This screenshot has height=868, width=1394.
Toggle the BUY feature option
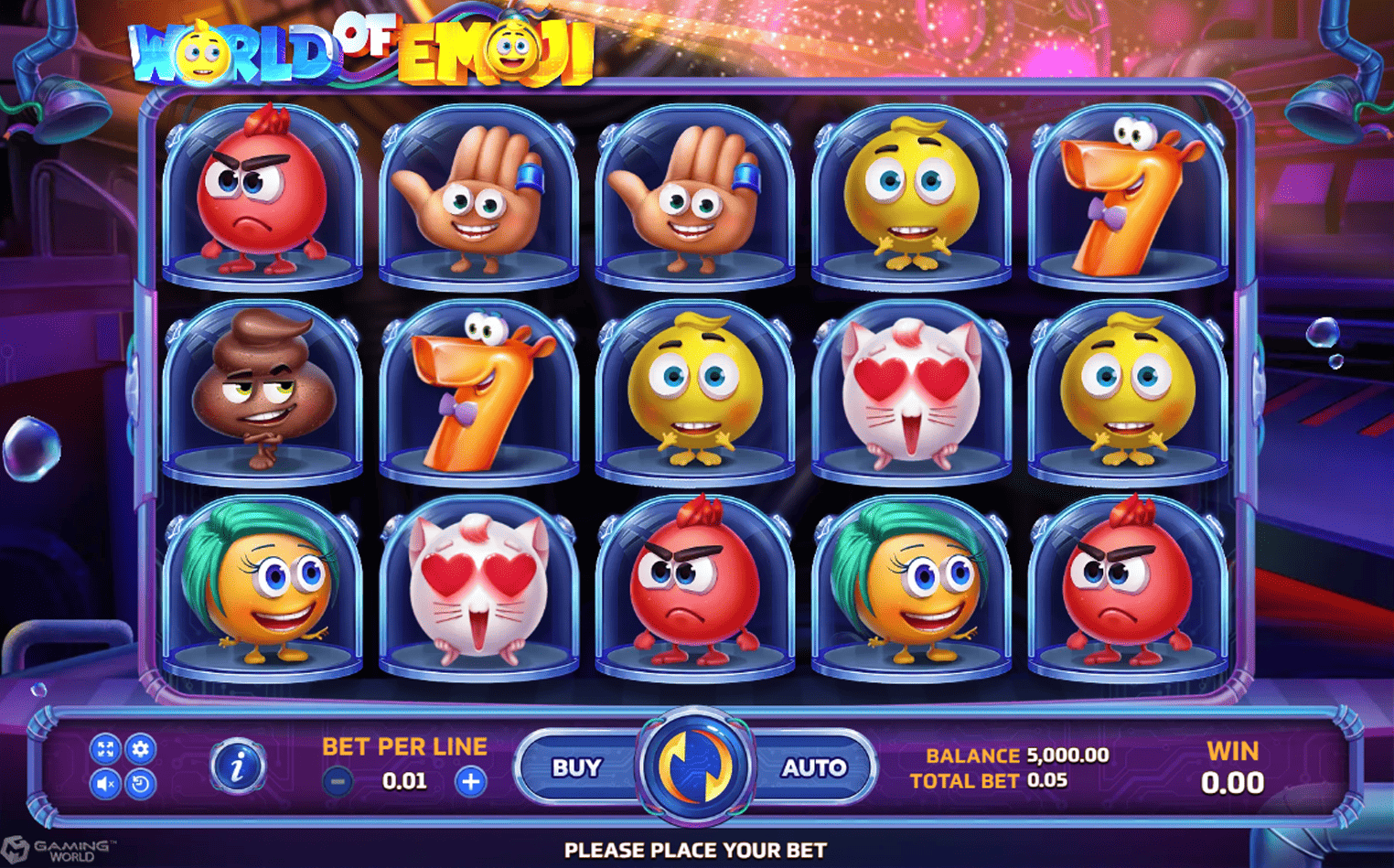pyautogui.click(x=574, y=766)
